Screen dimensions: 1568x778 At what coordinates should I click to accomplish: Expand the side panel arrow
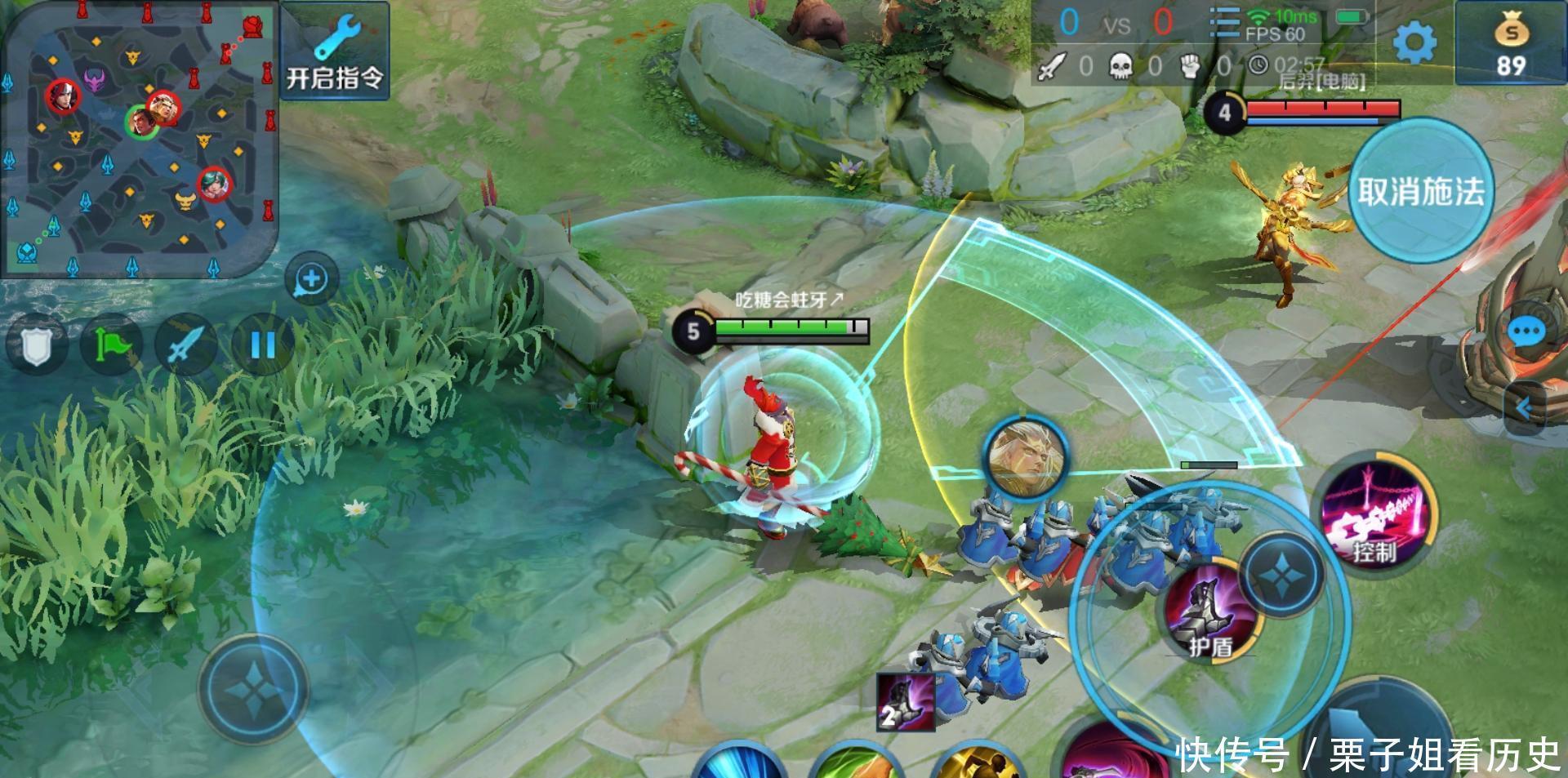(1524, 407)
